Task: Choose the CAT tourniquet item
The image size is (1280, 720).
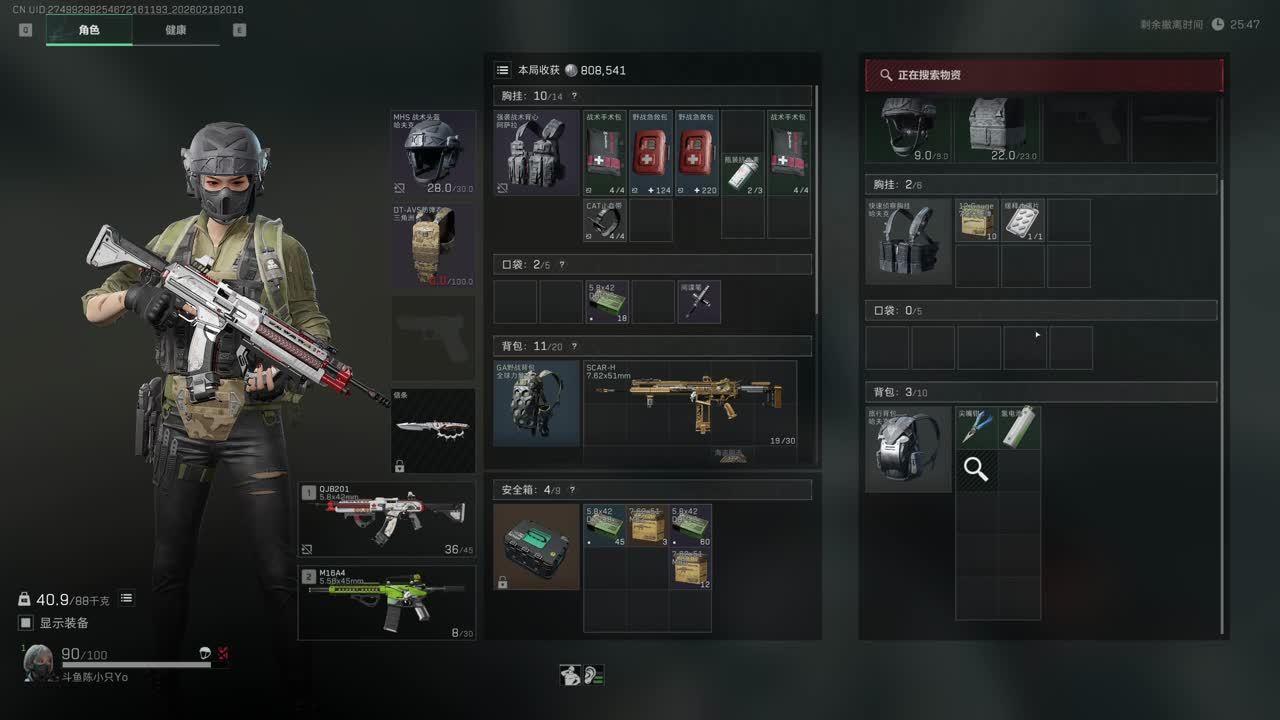Action: click(605, 220)
